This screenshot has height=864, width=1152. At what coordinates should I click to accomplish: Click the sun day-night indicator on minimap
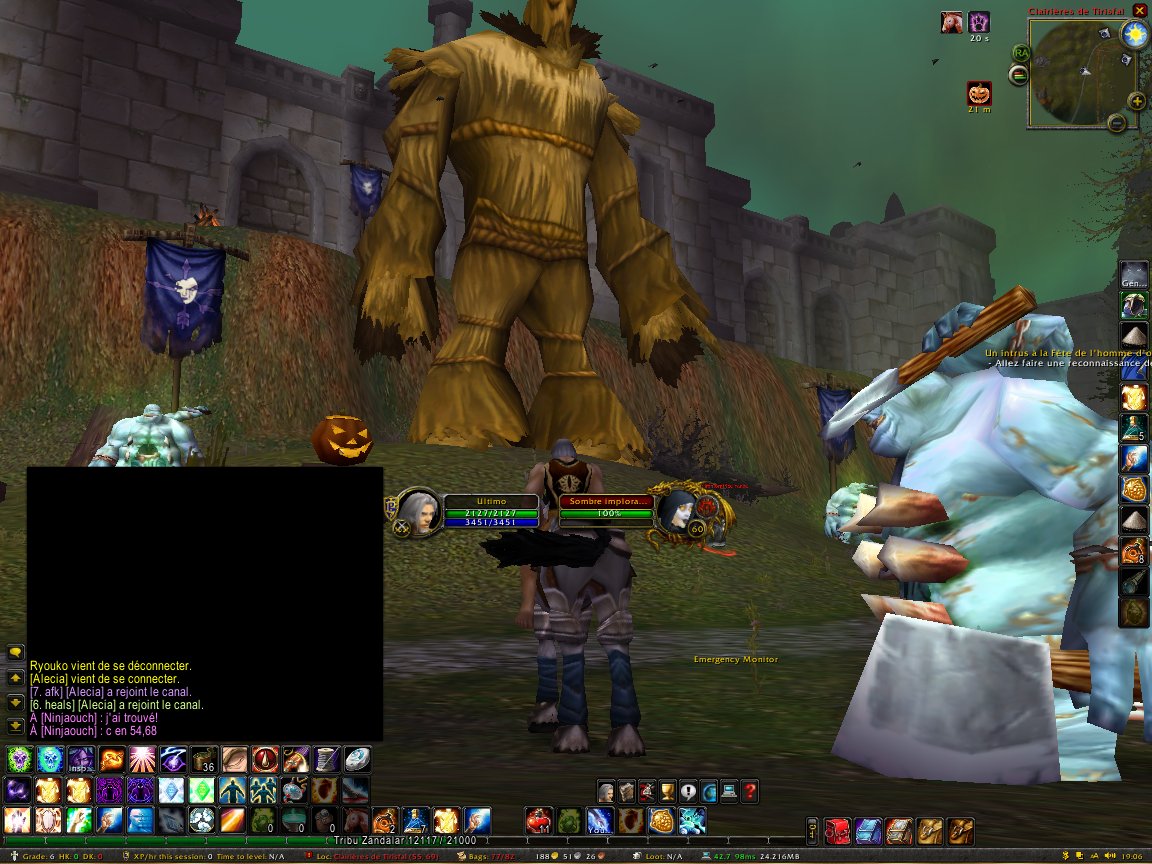pos(1135,35)
